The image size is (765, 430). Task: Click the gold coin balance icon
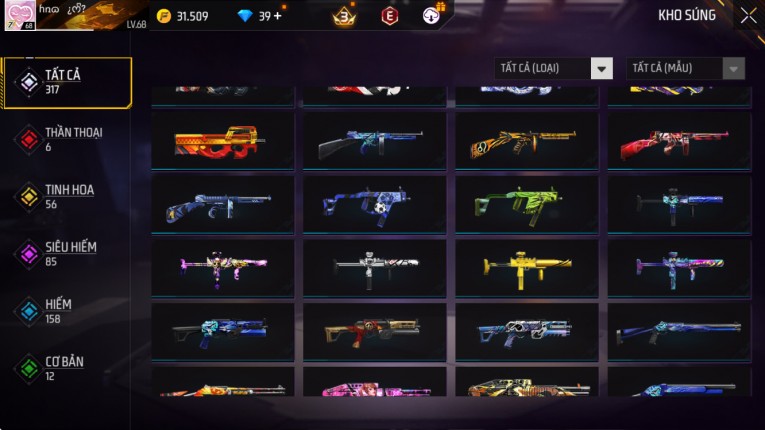click(165, 16)
